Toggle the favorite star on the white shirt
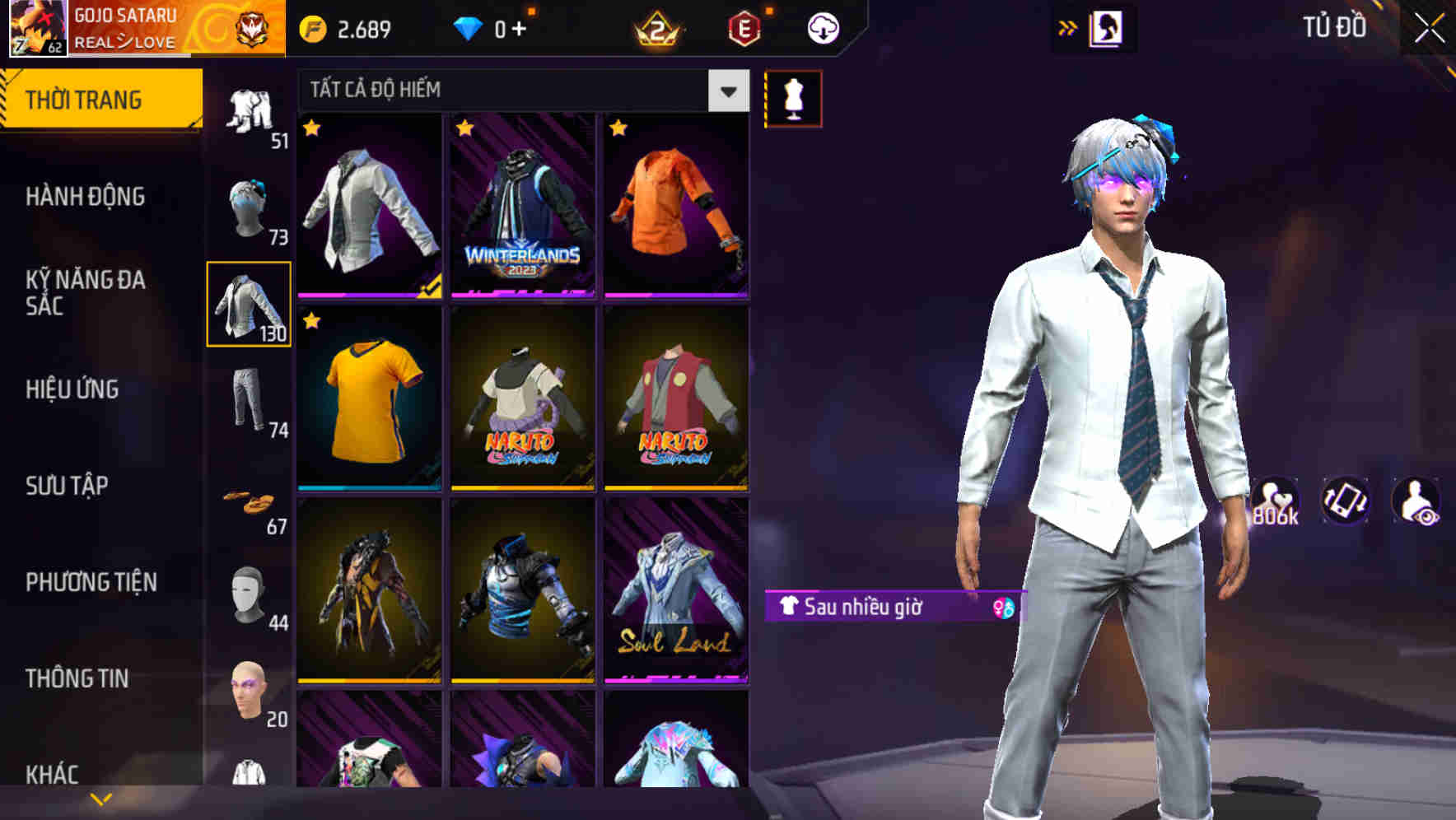The width and height of the screenshot is (1456, 820). click(312, 128)
